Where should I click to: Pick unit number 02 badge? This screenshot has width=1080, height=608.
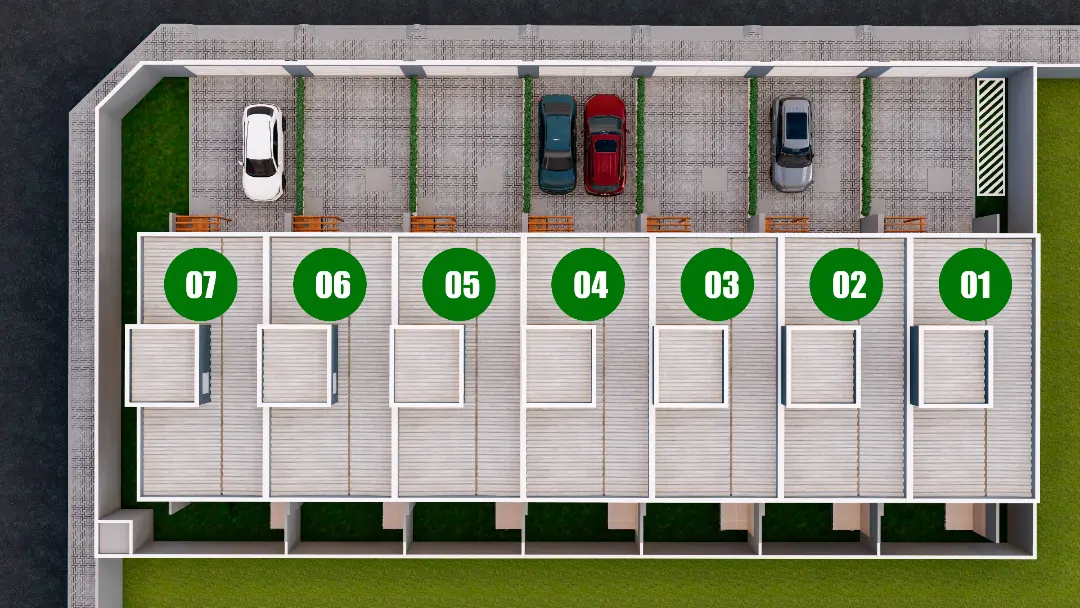(847, 285)
